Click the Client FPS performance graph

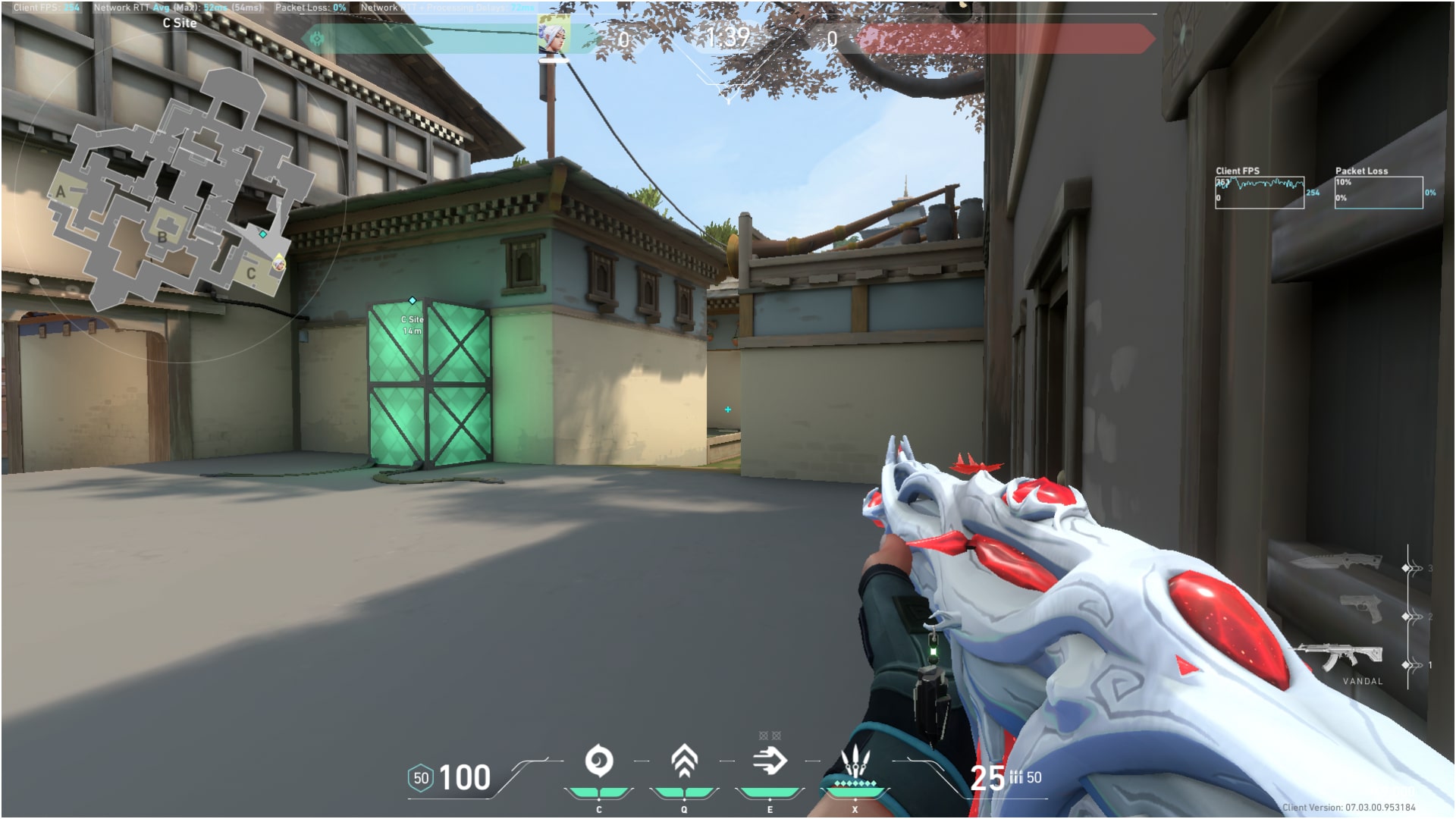pyautogui.click(x=1259, y=193)
